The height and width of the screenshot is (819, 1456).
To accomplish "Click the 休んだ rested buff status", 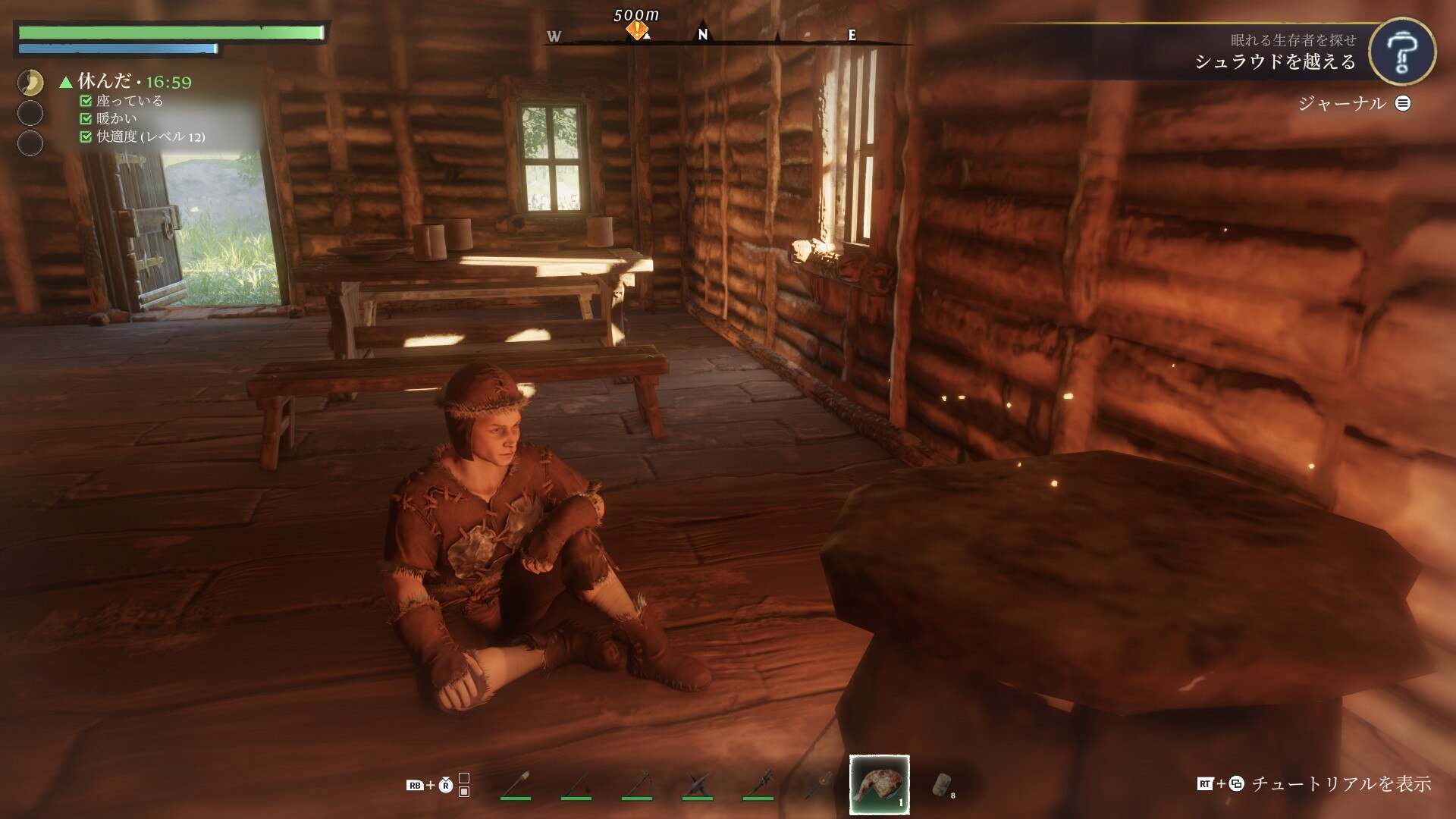I will 104,81.
